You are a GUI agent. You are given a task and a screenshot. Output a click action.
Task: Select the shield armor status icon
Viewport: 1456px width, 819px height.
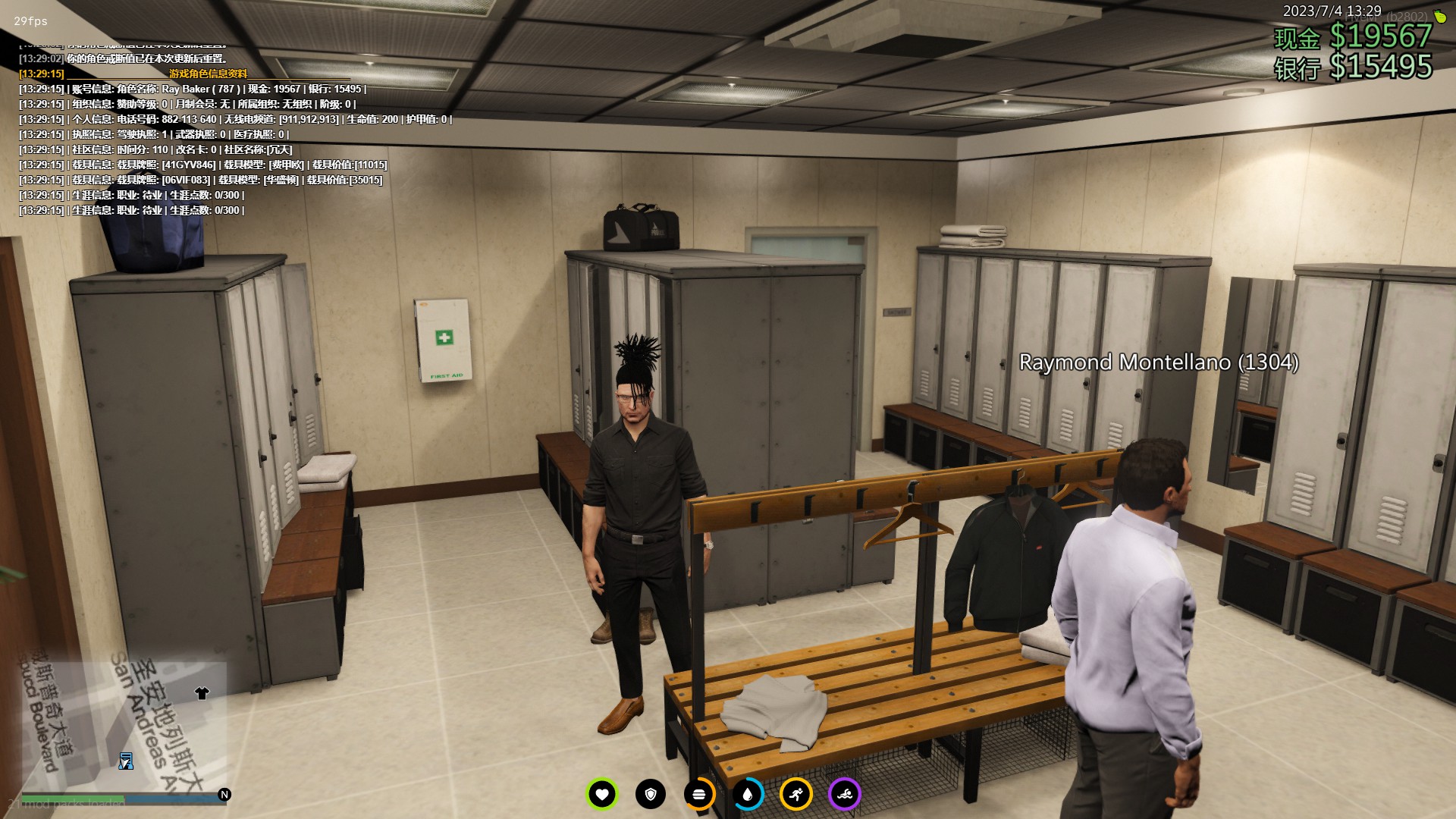(651, 795)
